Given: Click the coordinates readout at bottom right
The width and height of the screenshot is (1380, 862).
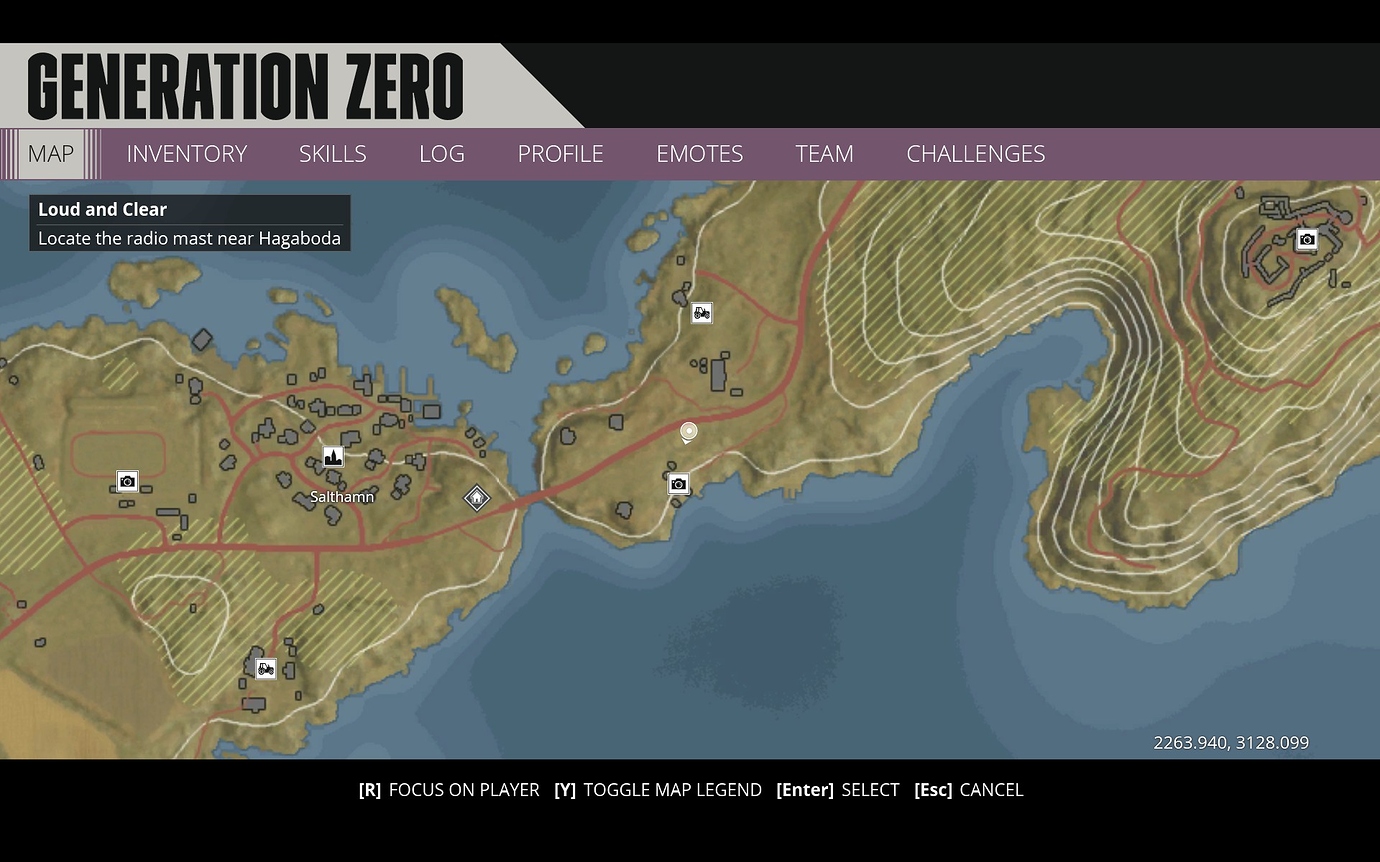Looking at the screenshot, I should coord(1230,742).
